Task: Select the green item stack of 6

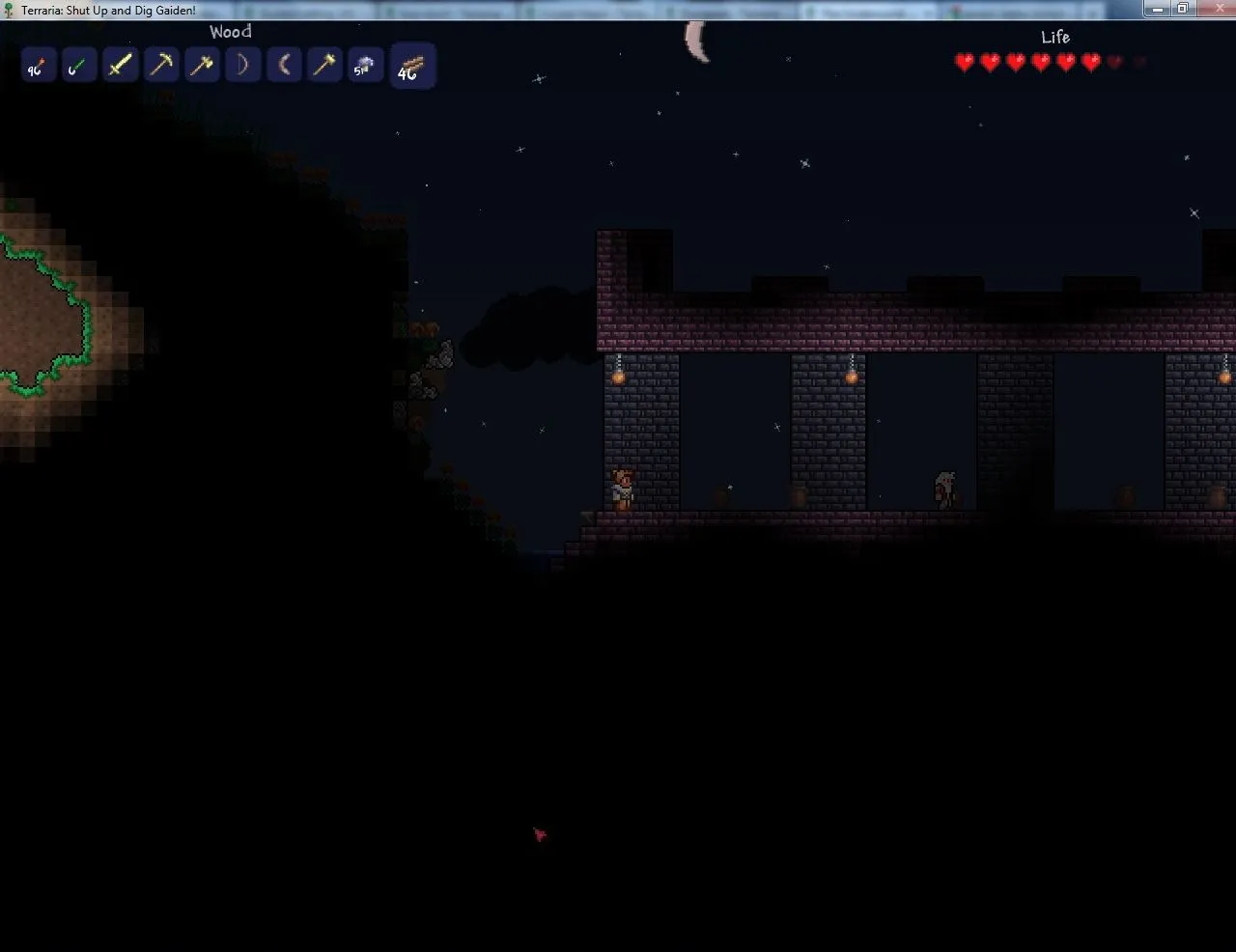Action: coord(78,67)
